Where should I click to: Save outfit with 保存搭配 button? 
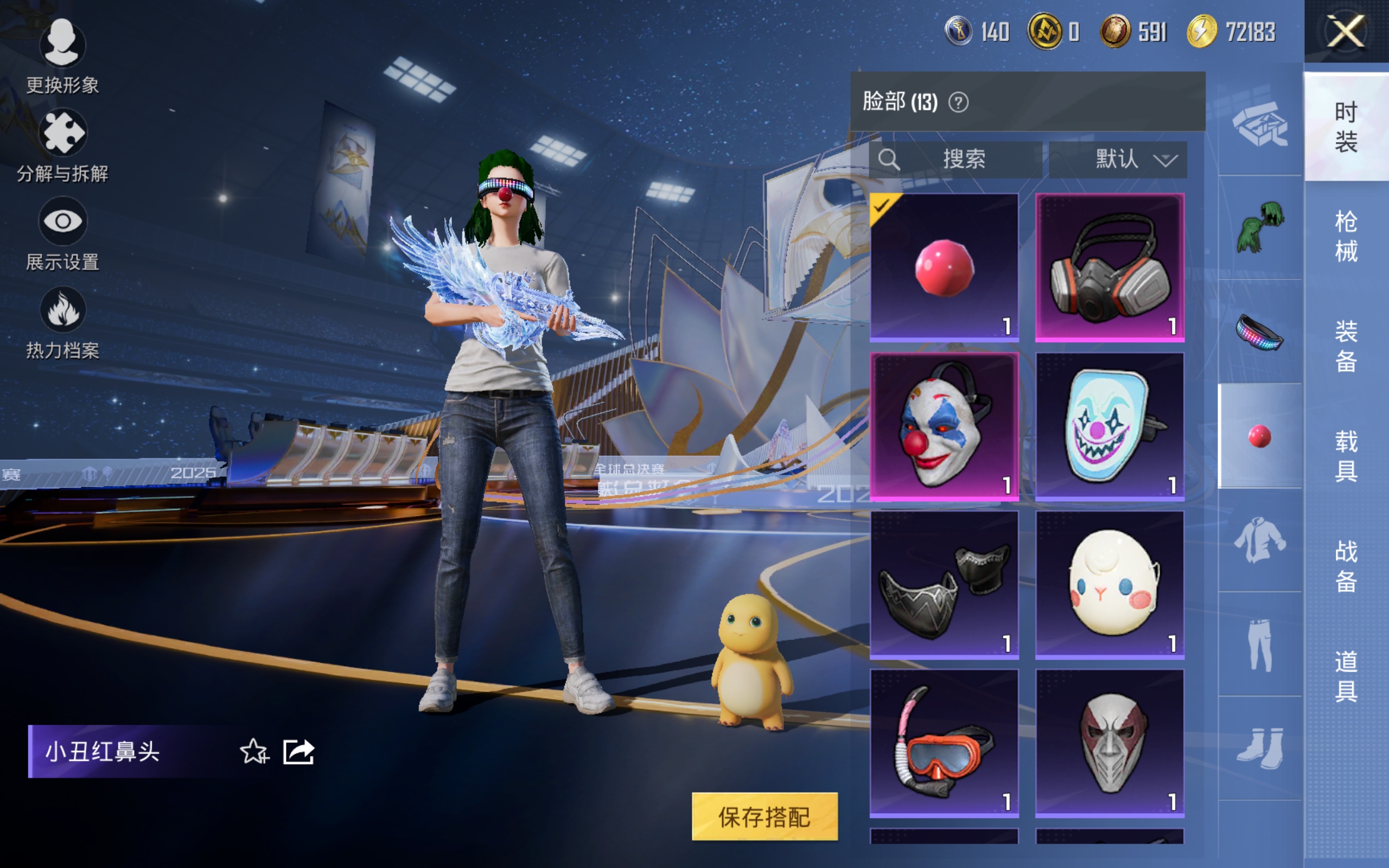(764, 816)
